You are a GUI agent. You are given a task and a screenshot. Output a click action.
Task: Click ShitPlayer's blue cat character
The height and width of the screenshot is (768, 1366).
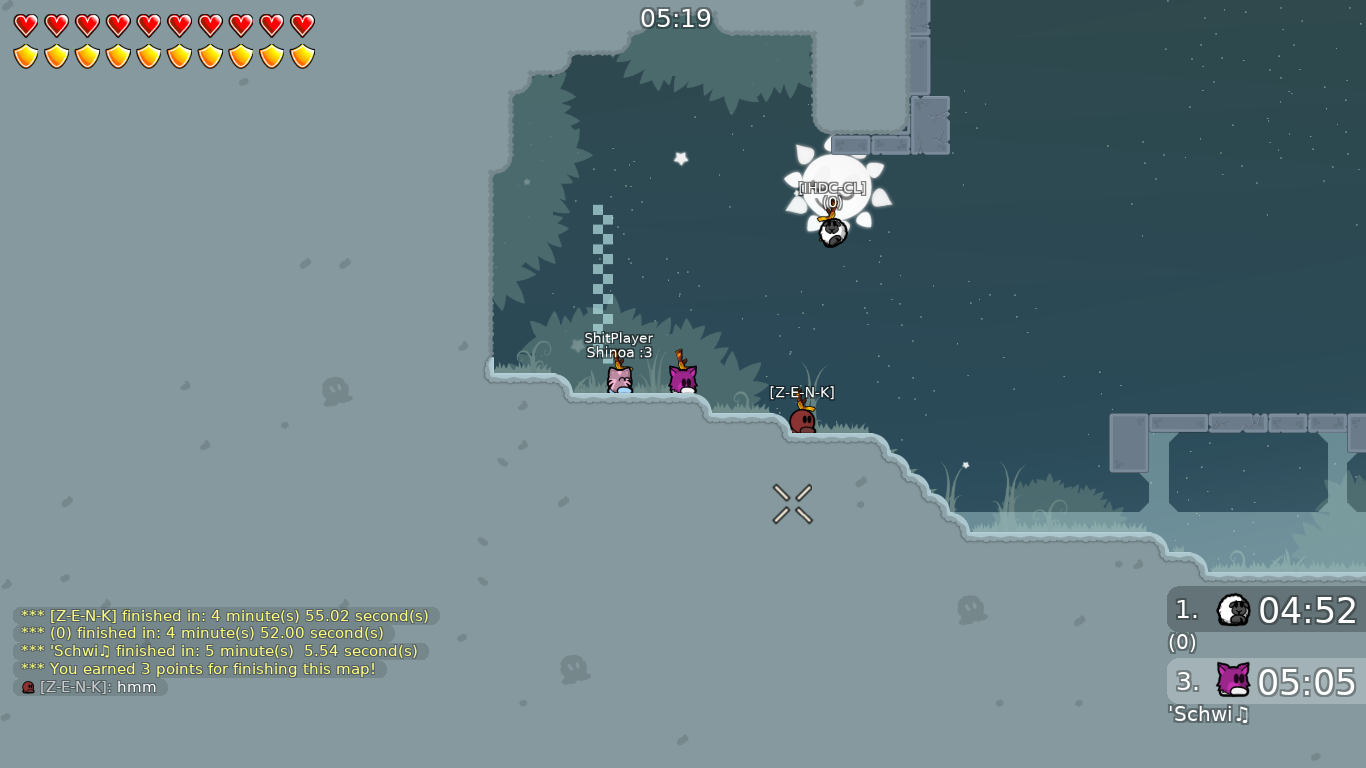(618, 380)
